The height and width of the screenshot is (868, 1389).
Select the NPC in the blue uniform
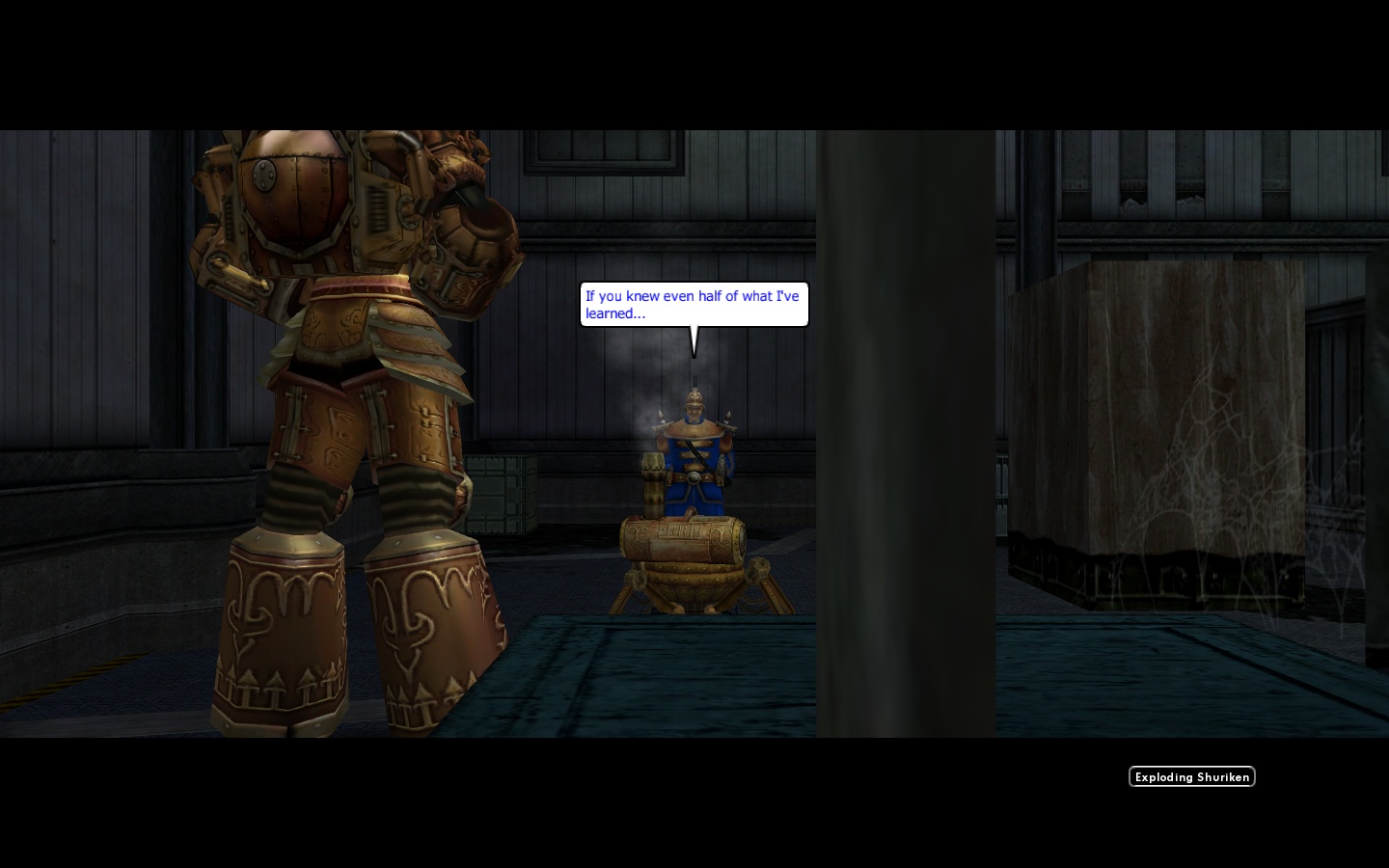click(693, 463)
